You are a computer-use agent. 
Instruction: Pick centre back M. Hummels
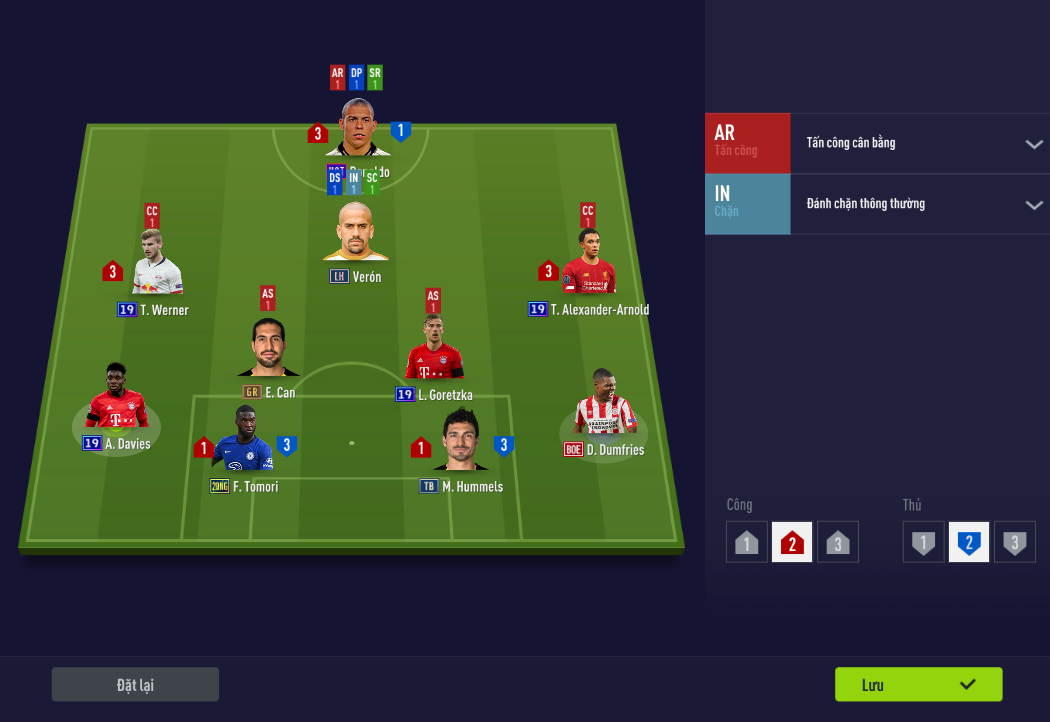[461, 440]
